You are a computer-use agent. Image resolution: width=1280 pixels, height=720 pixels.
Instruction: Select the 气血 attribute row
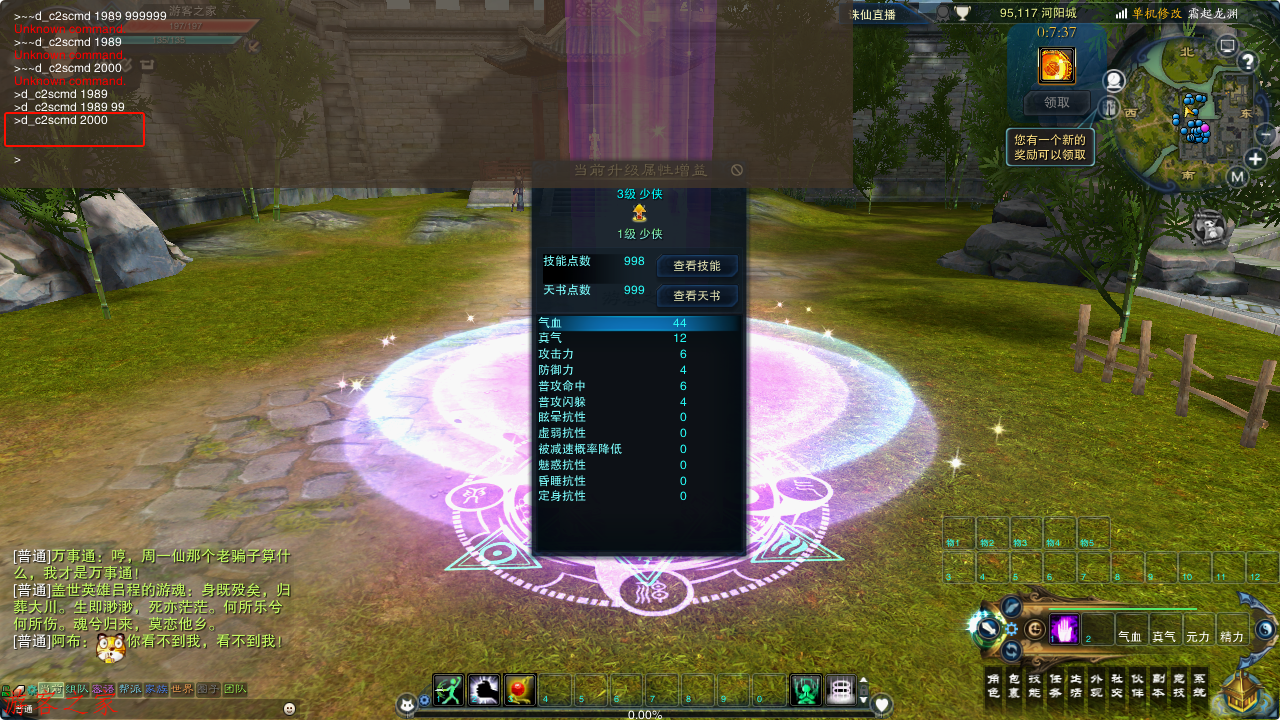(638, 323)
